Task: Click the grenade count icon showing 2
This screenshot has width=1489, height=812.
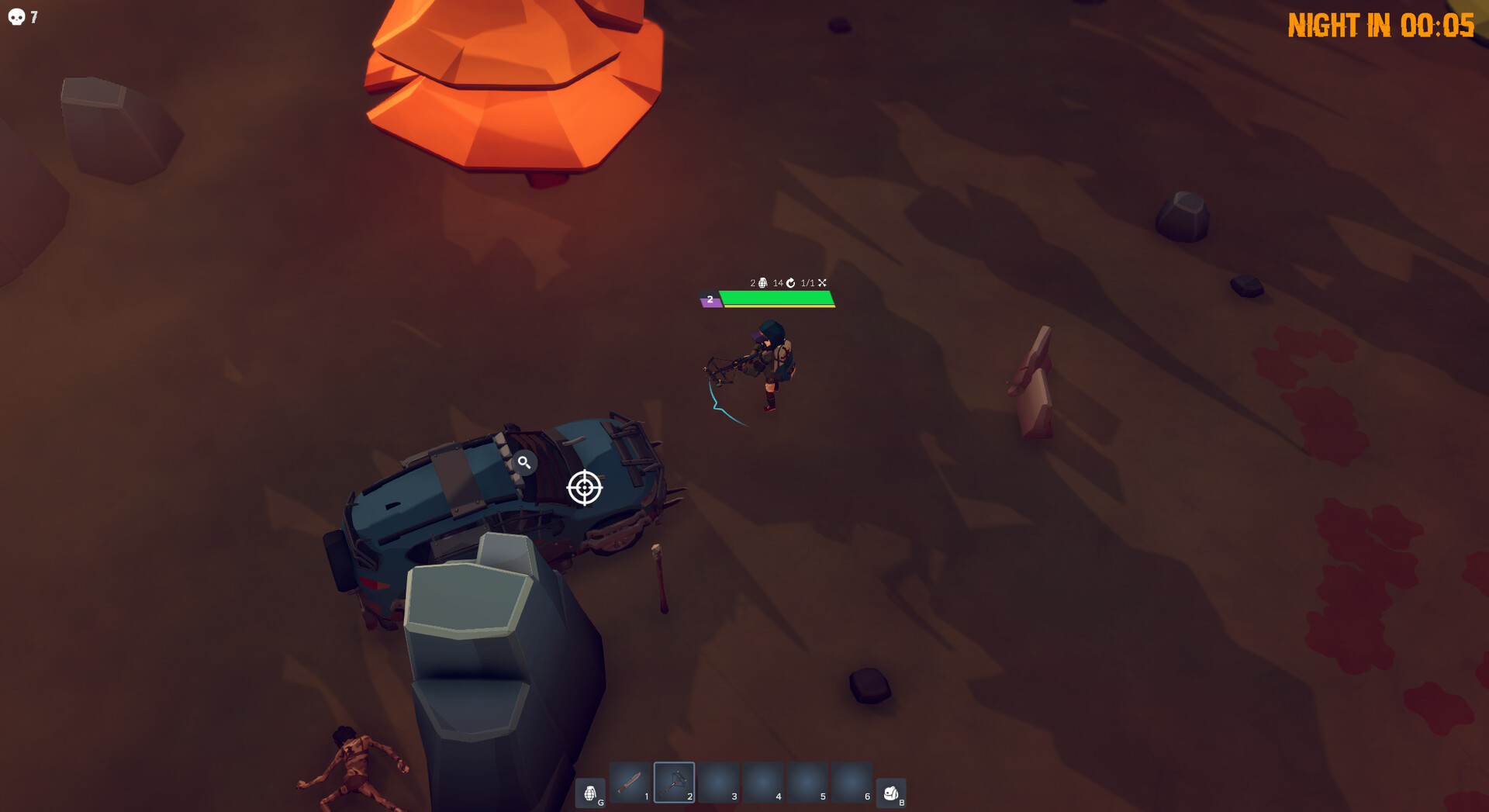Action: (762, 283)
